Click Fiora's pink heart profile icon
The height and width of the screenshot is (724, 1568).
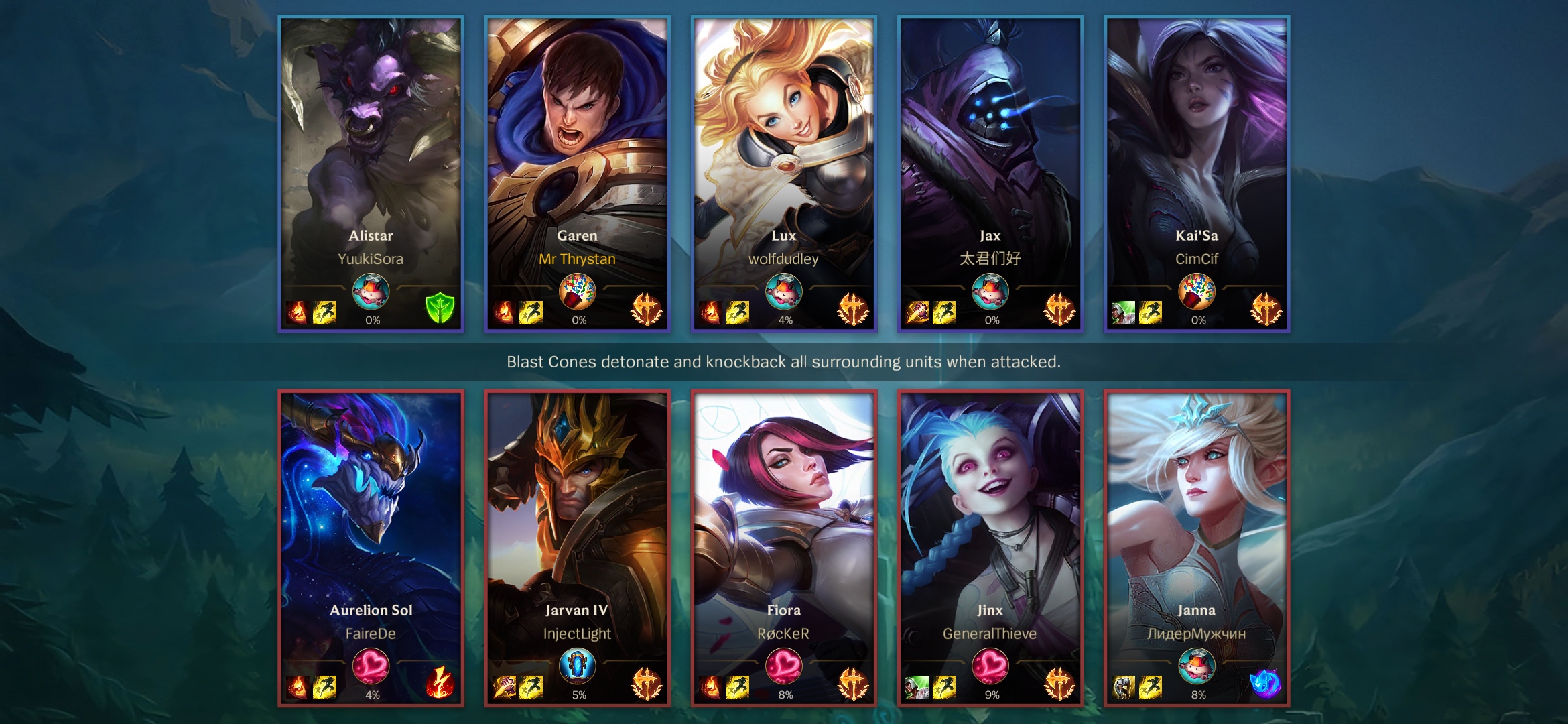tap(783, 665)
